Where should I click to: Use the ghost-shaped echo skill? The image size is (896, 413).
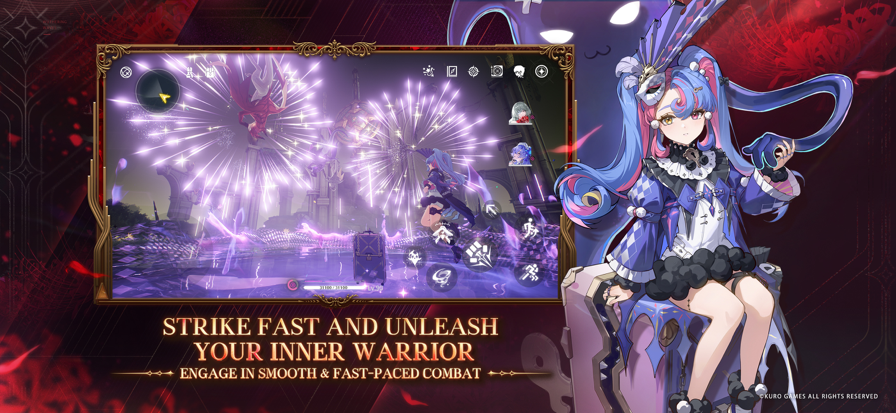point(415,258)
